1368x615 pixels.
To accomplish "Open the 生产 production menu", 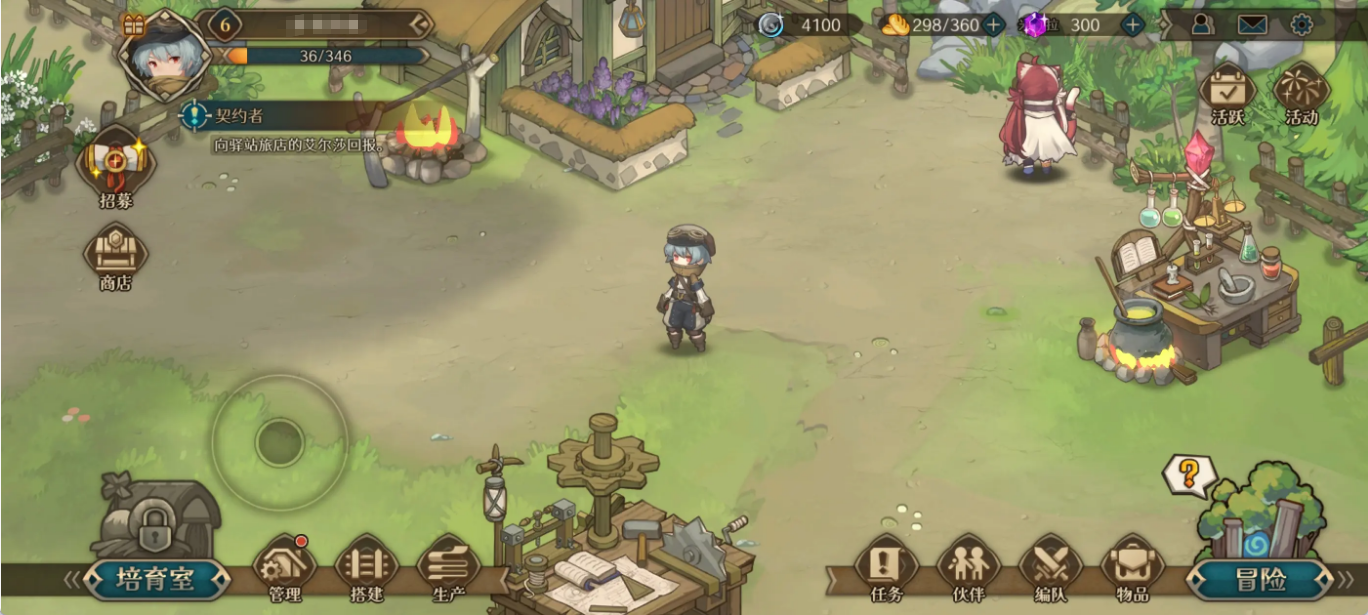I will [x=448, y=568].
